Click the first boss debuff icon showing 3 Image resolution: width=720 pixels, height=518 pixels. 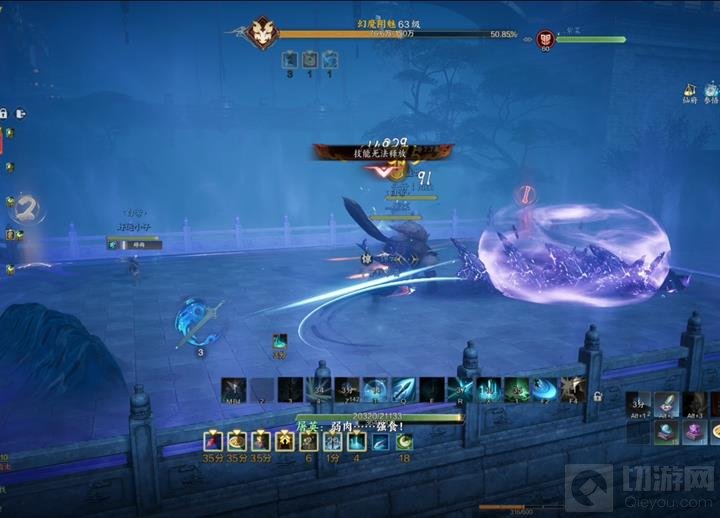[x=290, y=60]
